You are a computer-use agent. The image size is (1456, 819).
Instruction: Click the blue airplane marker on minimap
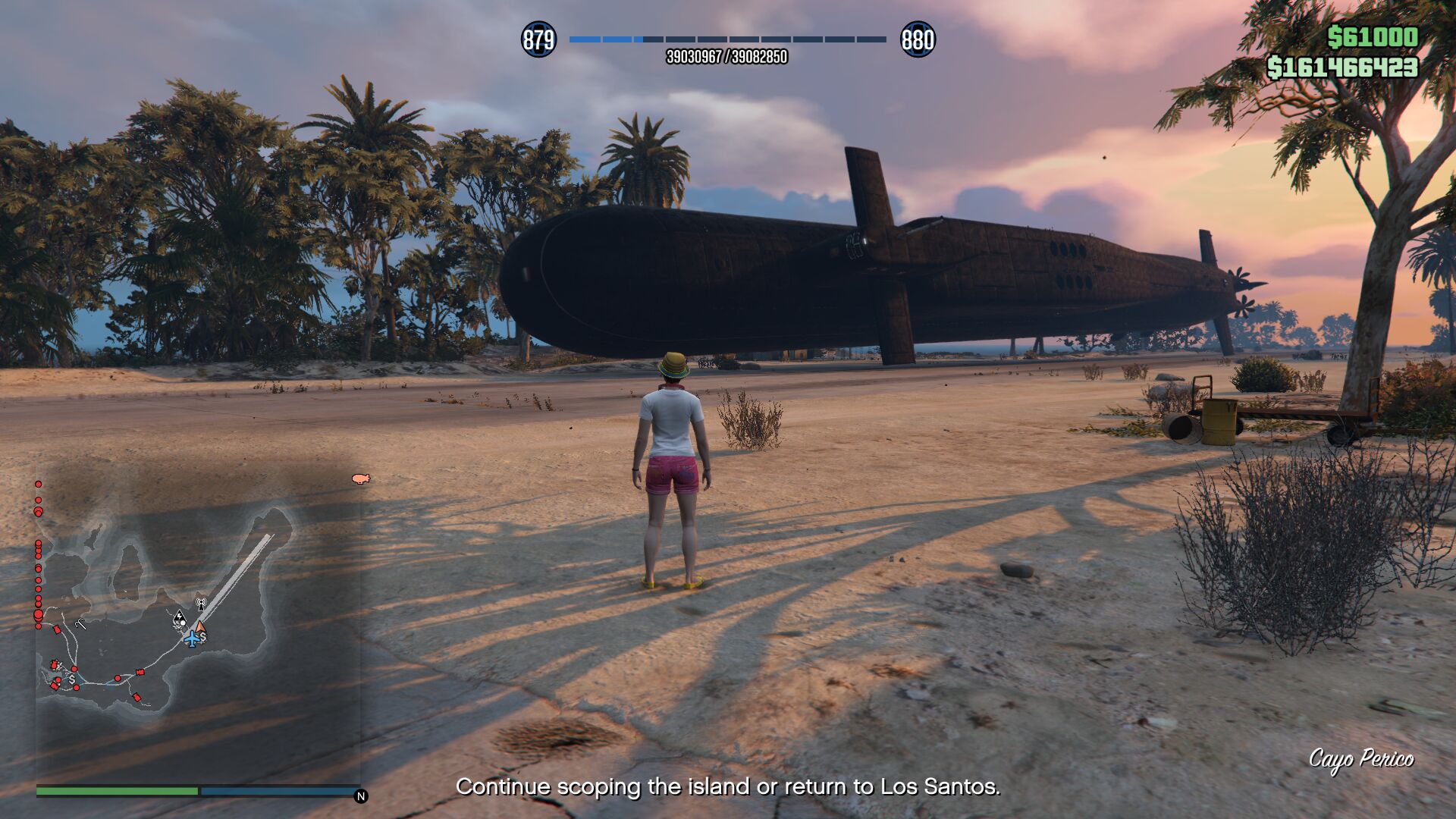193,639
